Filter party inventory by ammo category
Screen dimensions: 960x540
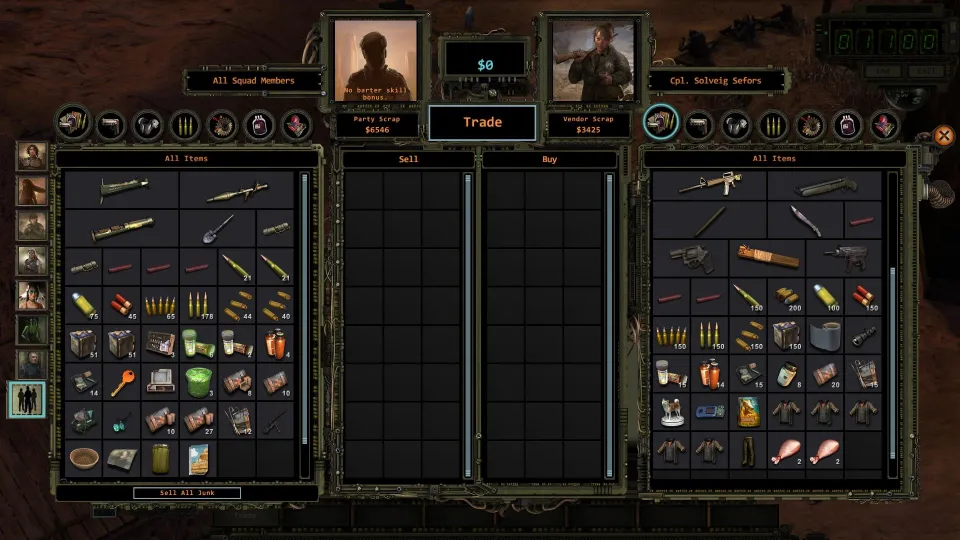(185, 124)
